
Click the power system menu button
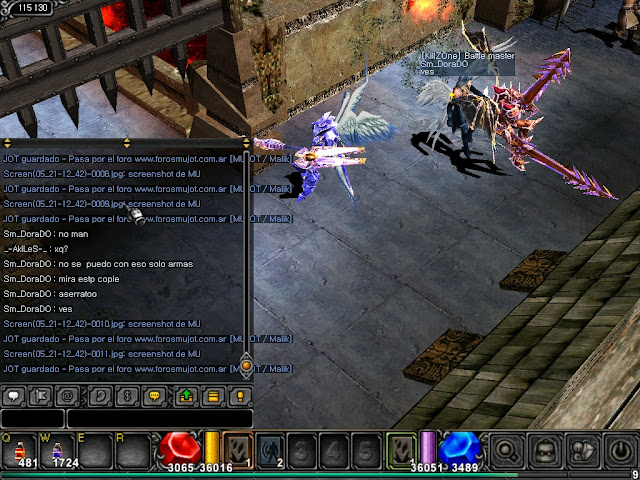[618, 451]
